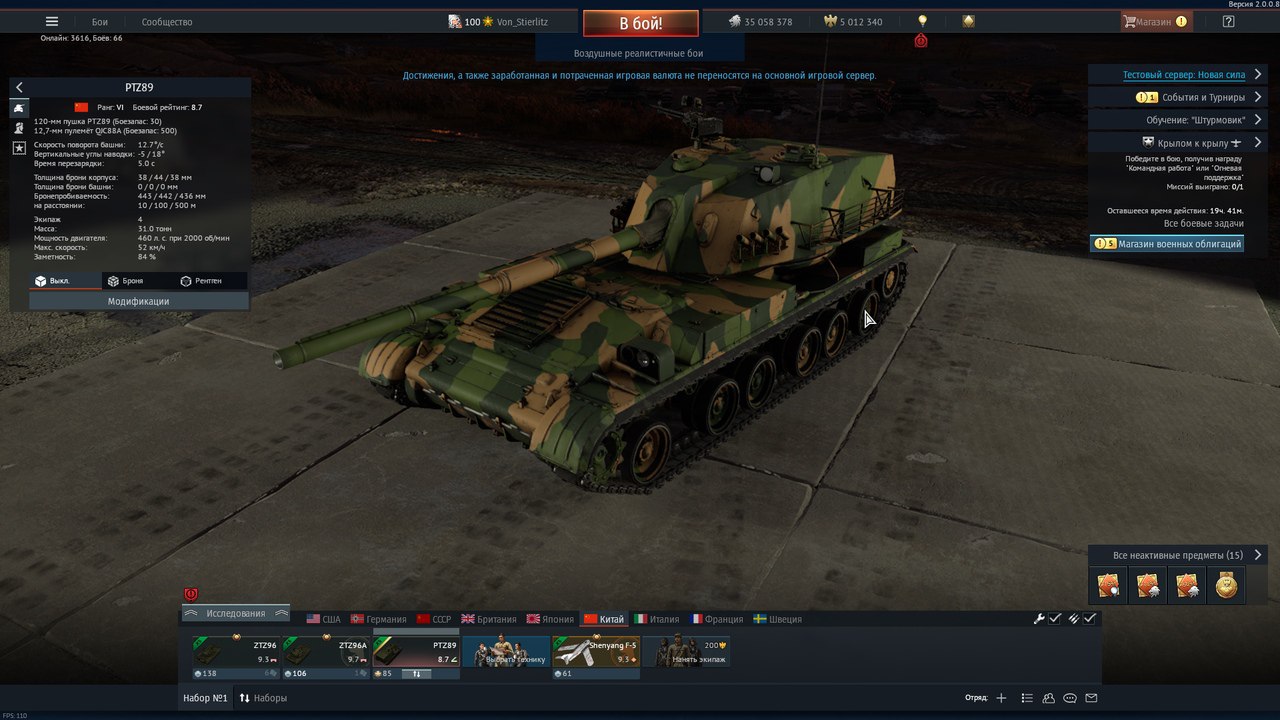Open the Сообщество menu
The width and height of the screenshot is (1280, 720).
tap(167, 22)
